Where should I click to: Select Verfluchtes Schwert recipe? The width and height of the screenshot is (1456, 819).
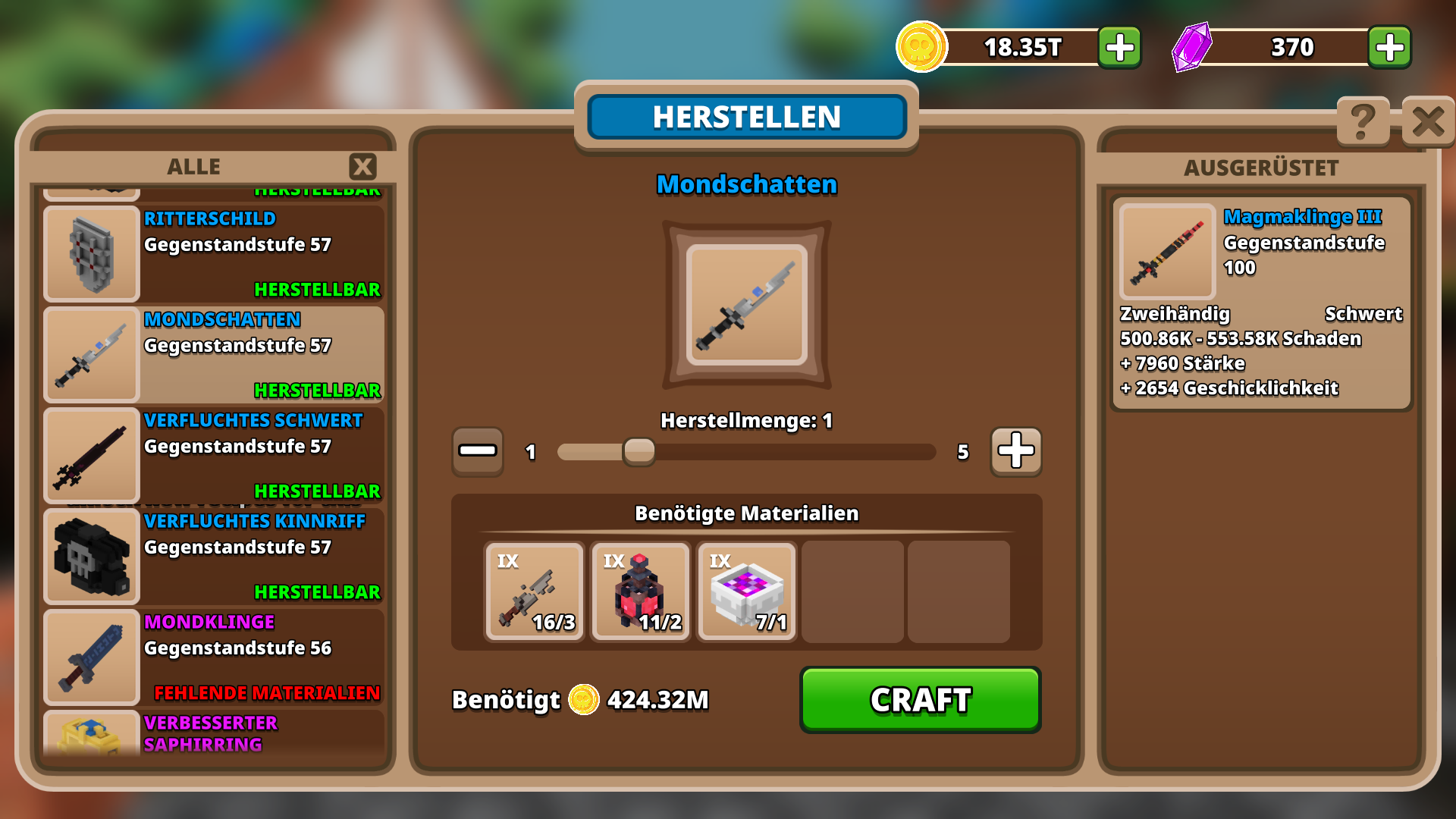(x=214, y=455)
